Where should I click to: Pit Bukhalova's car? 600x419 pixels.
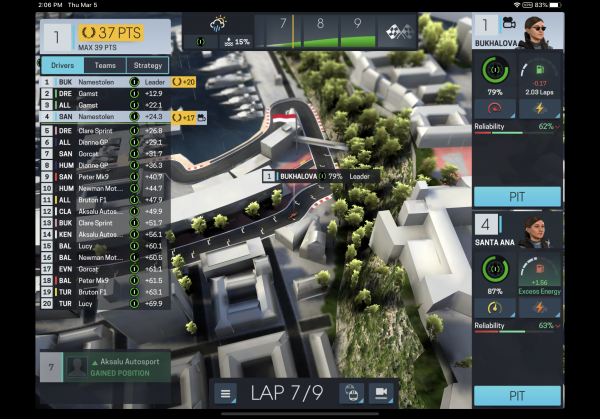click(517, 196)
